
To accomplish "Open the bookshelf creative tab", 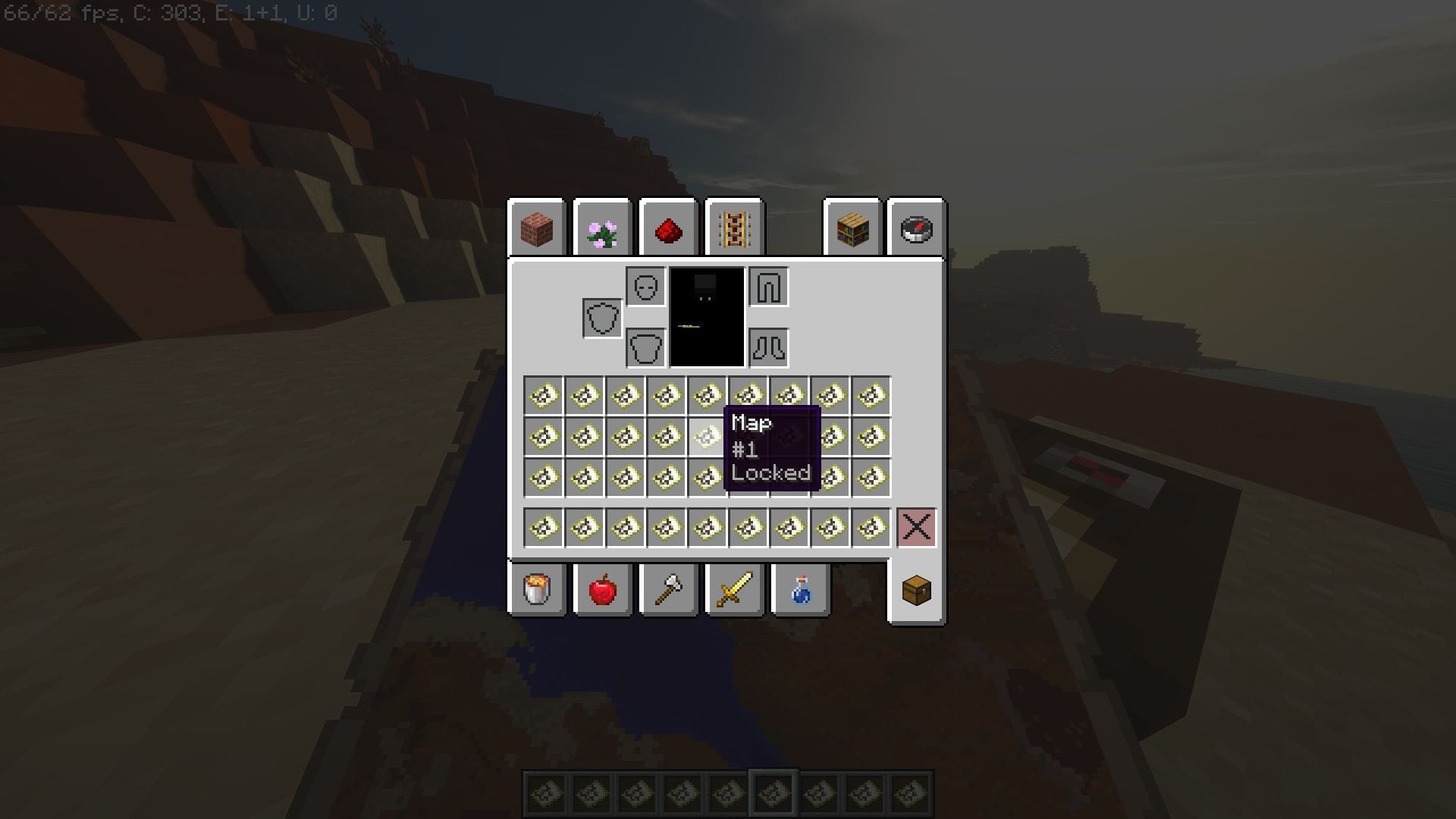I will point(851,229).
